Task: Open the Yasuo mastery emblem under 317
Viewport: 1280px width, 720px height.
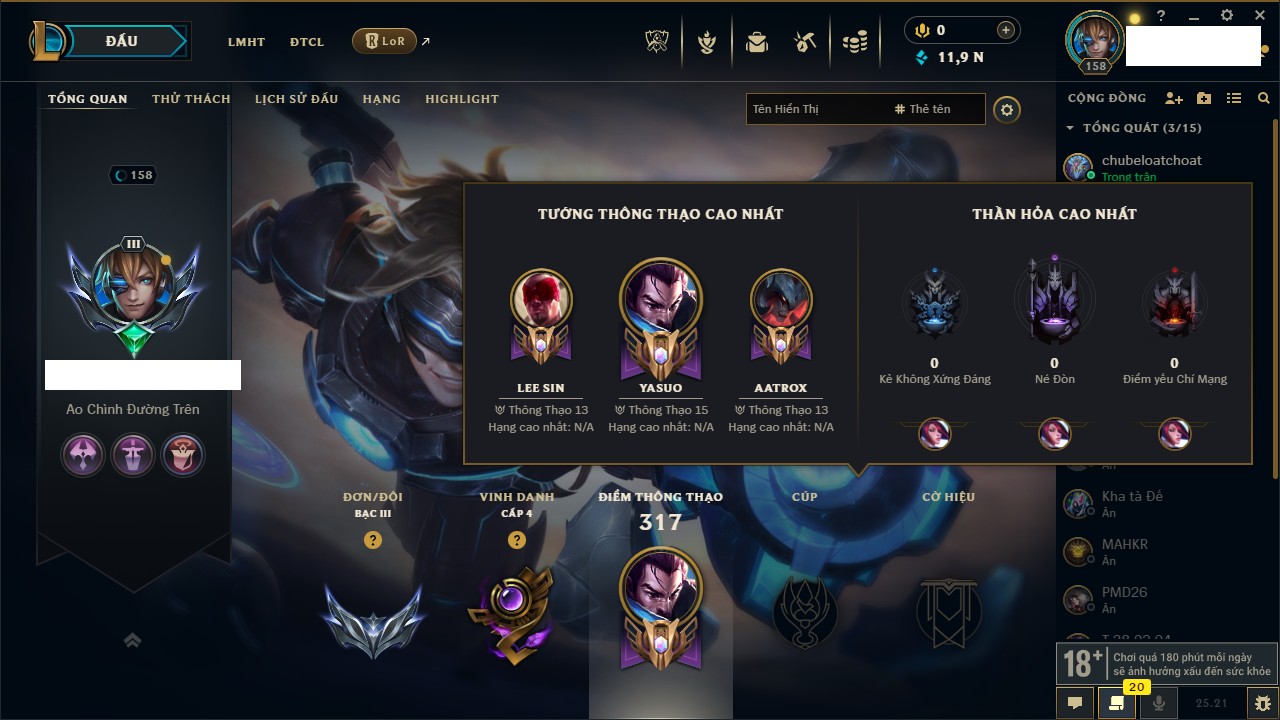Action: coord(660,607)
